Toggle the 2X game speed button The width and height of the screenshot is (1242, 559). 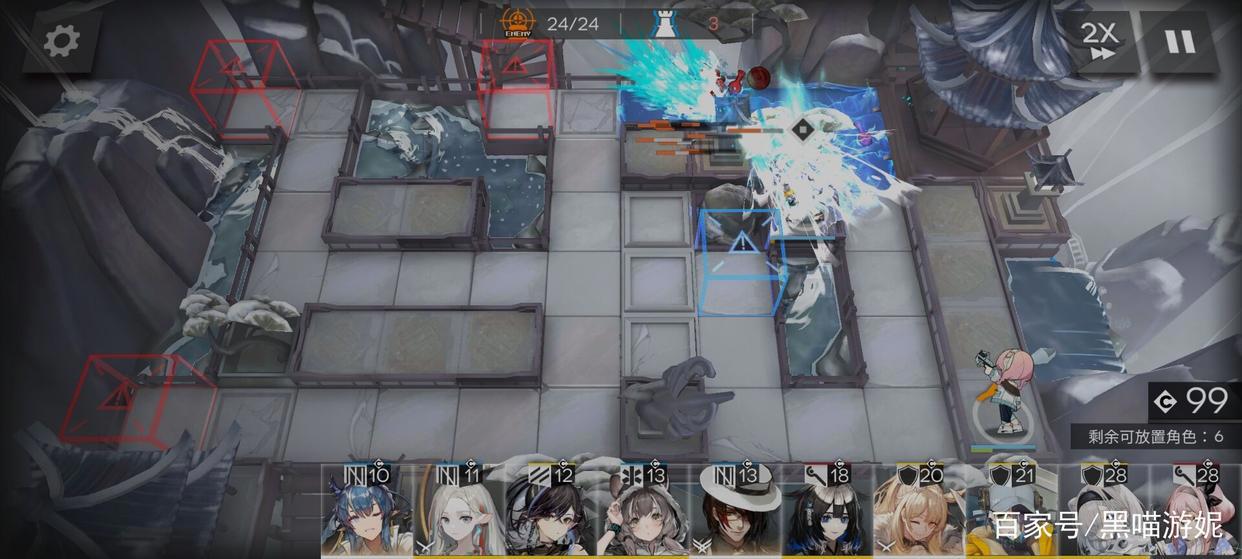pos(1100,41)
